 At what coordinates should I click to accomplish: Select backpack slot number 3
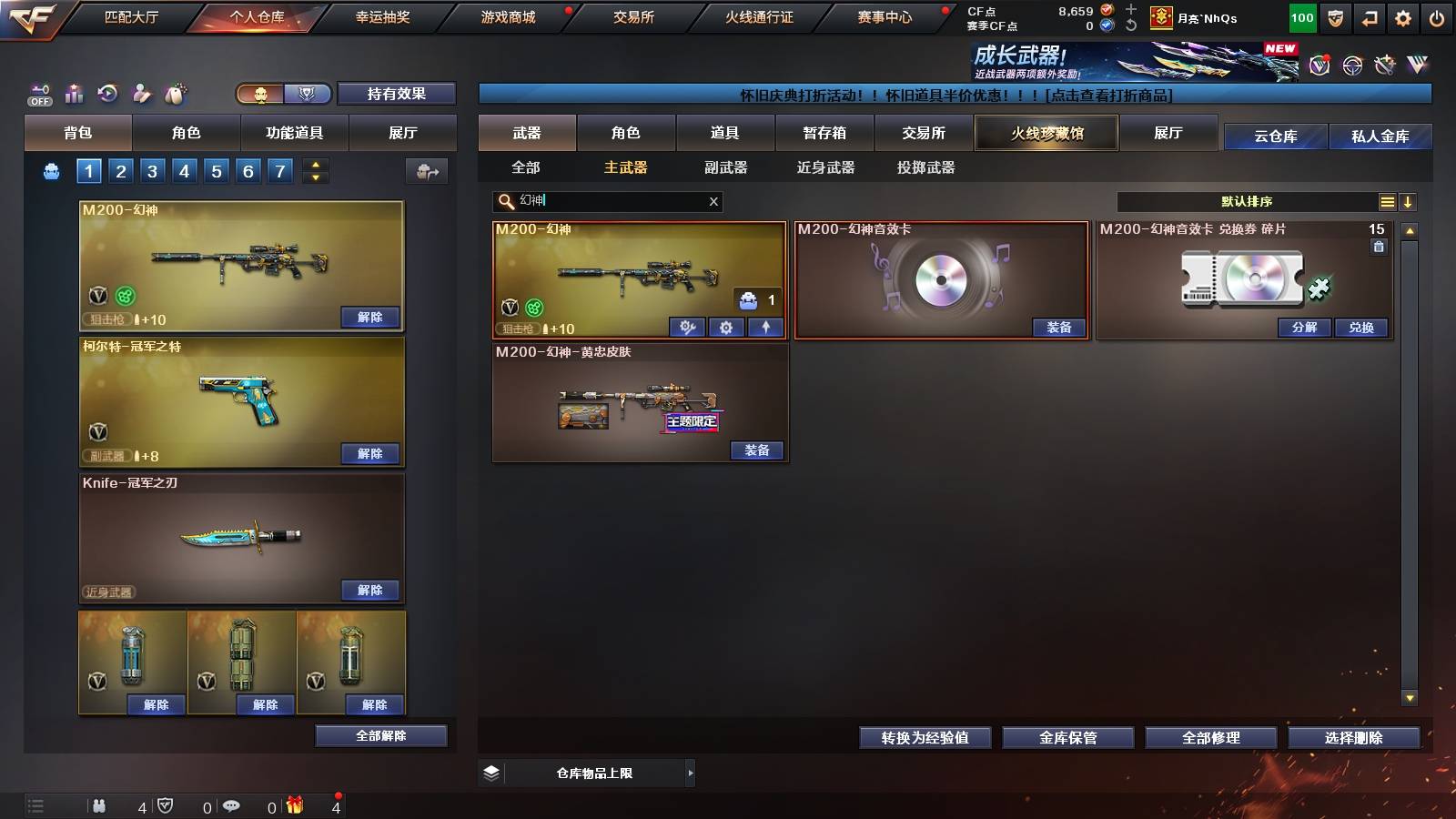click(151, 170)
